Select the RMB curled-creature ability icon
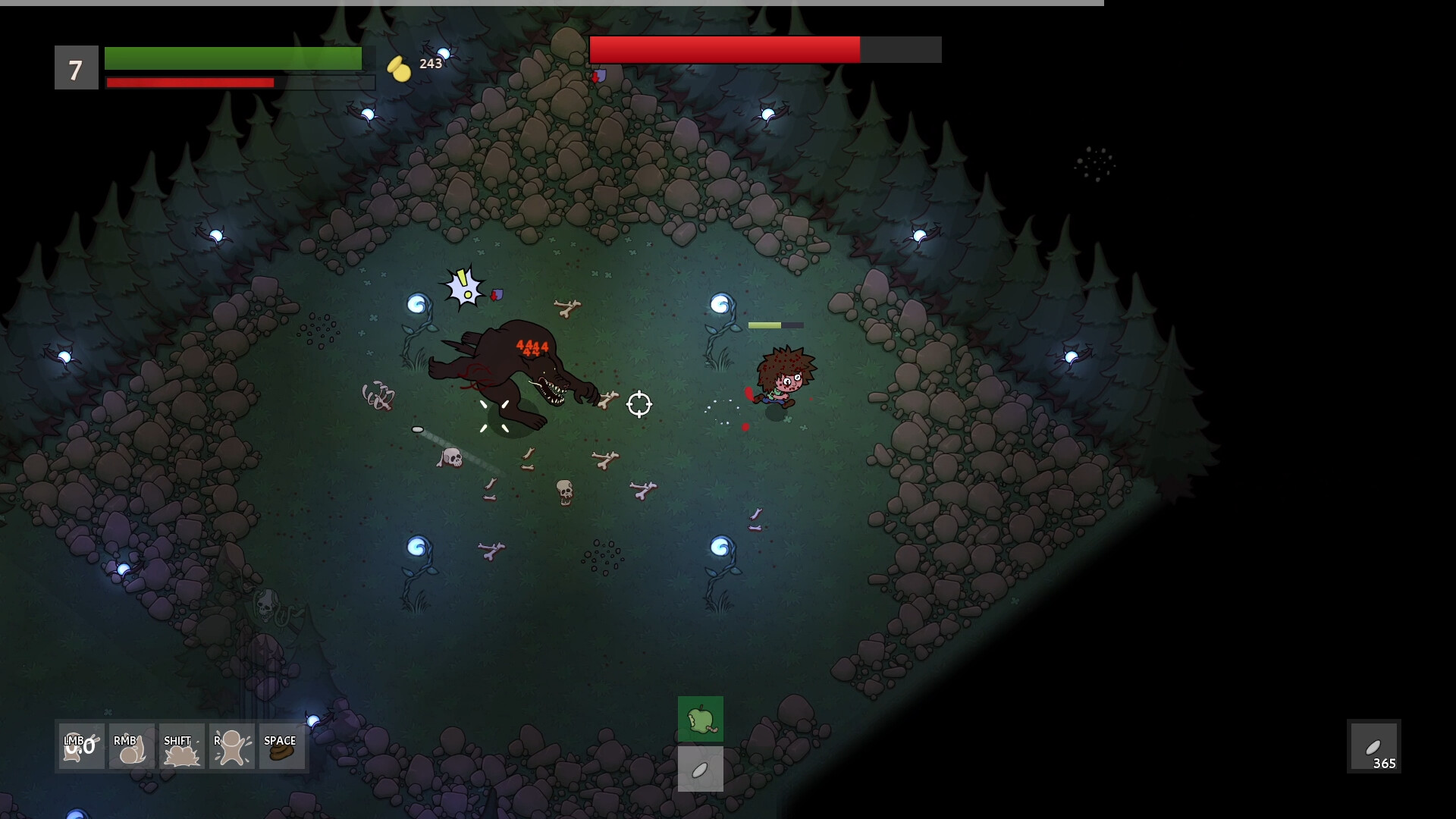The width and height of the screenshot is (1456, 819). [x=131, y=746]
